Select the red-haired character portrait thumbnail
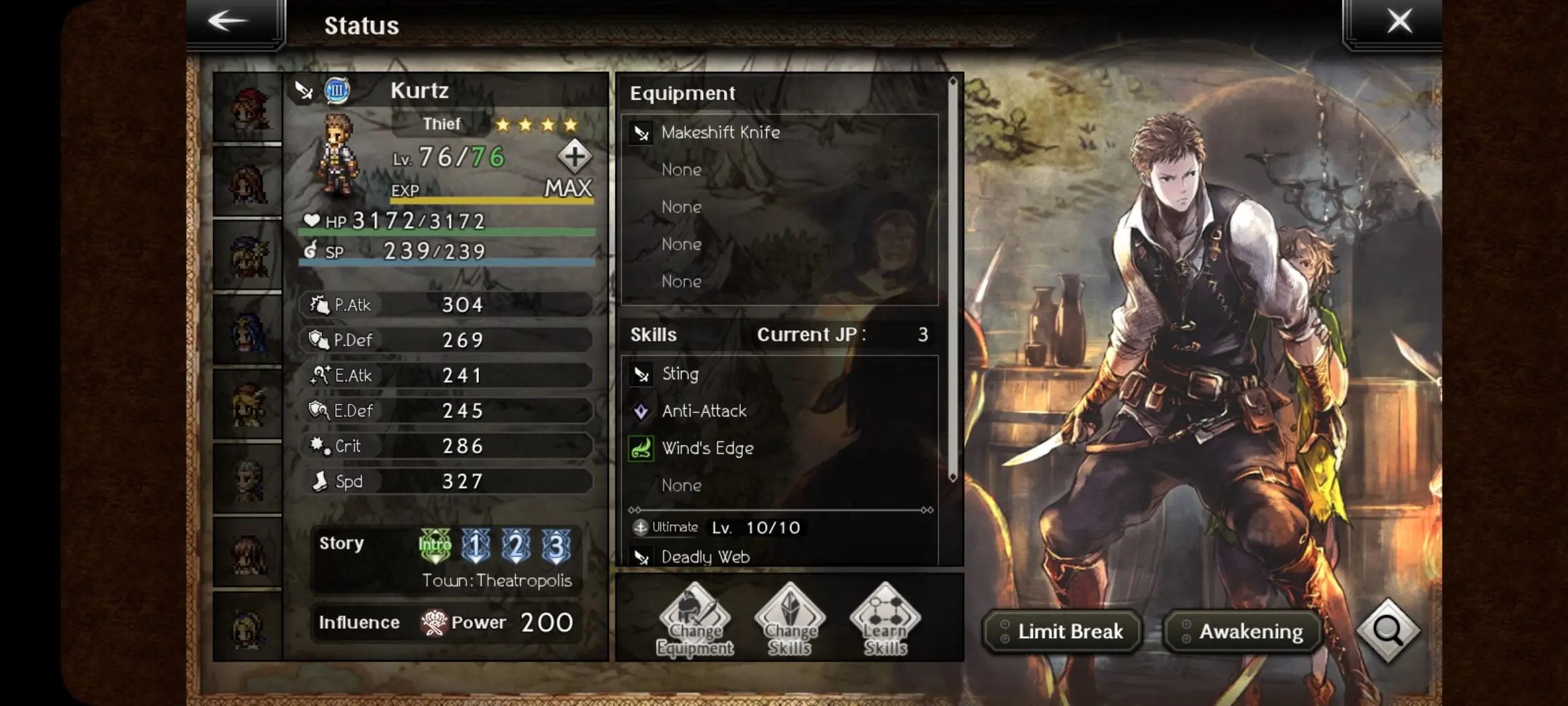Viewport: 1568px width, 706px height. 248,109
